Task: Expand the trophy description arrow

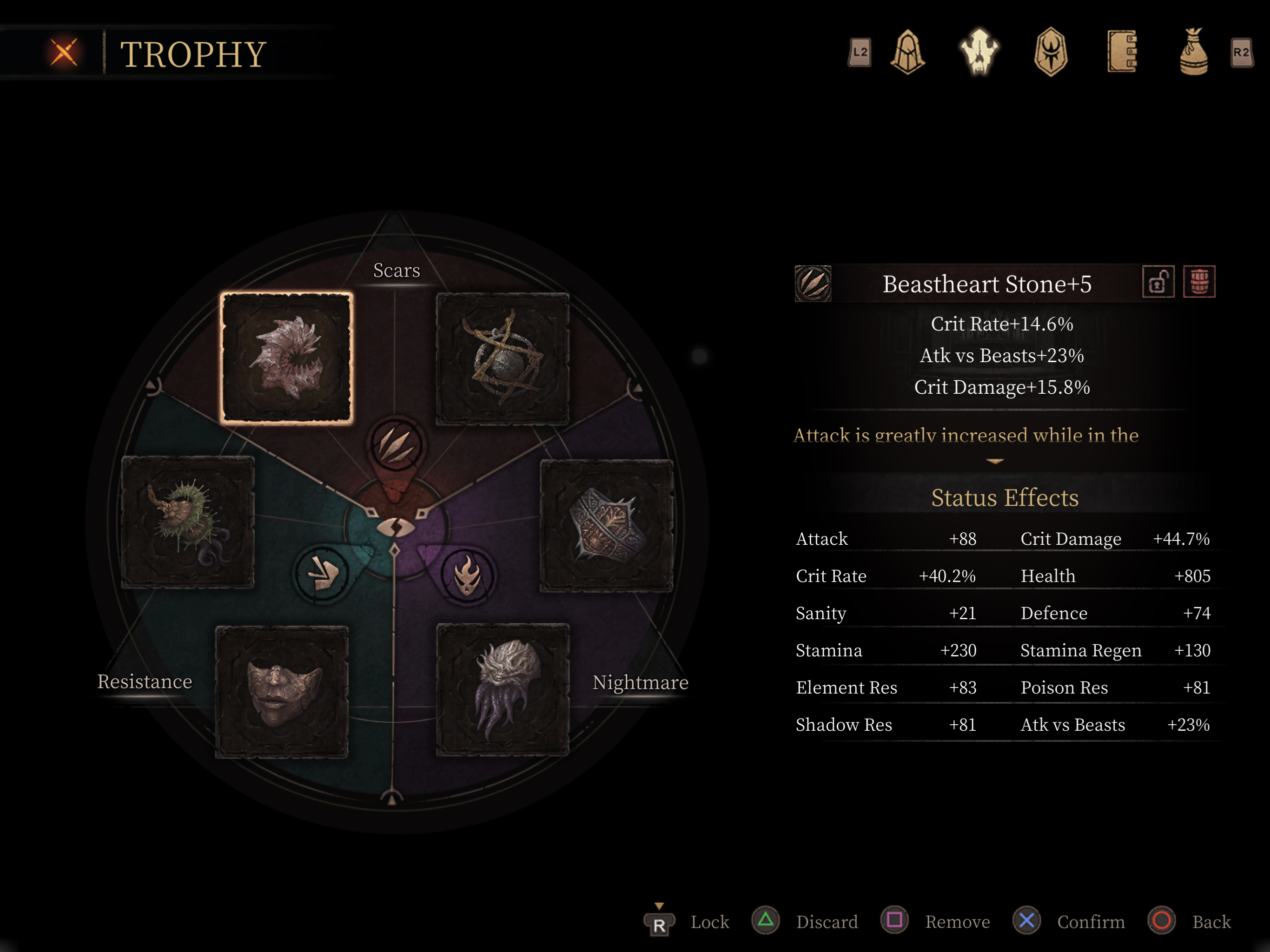Action: point(994,461)
